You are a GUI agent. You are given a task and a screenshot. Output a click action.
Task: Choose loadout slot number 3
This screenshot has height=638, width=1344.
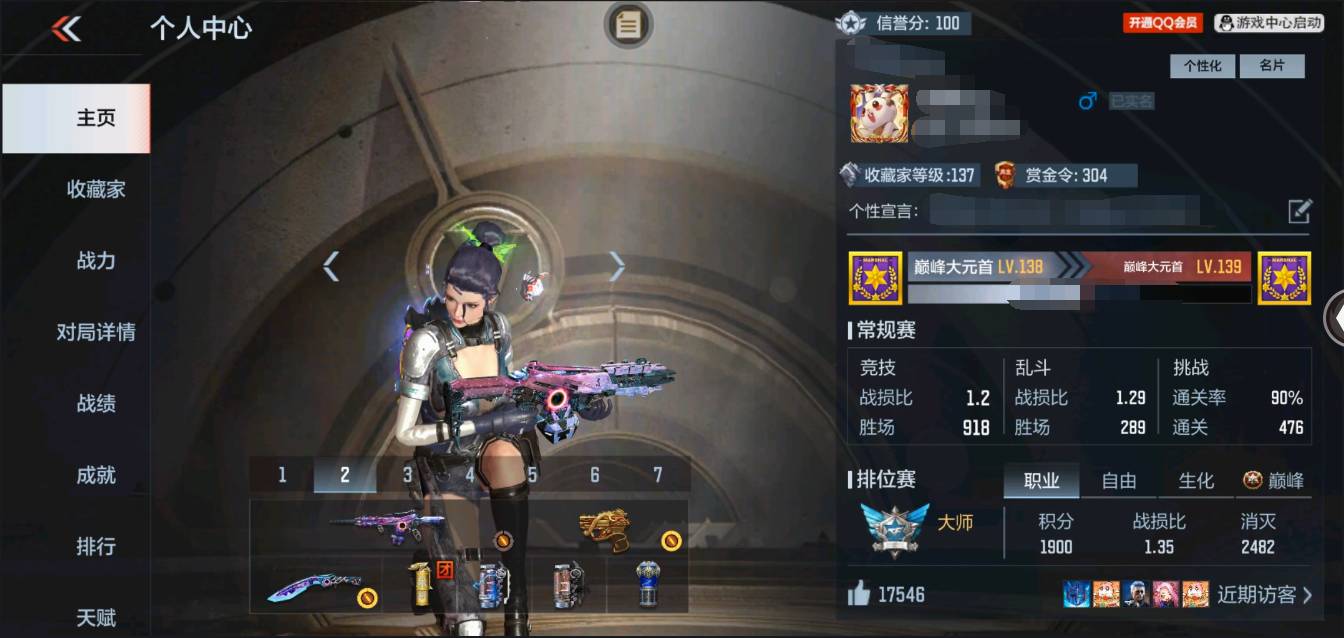(x=407, y=475)
